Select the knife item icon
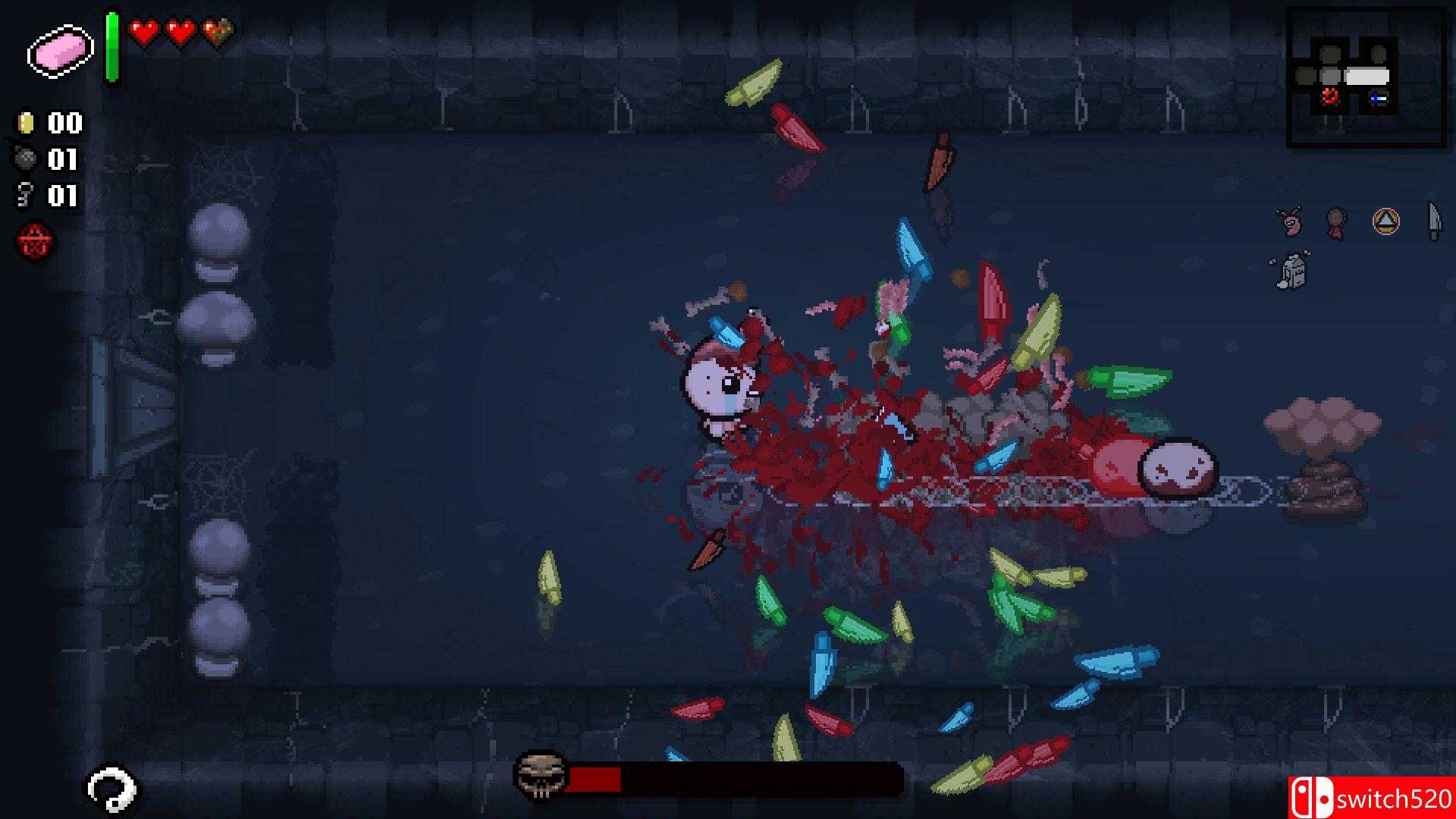 pos(1433,221)
